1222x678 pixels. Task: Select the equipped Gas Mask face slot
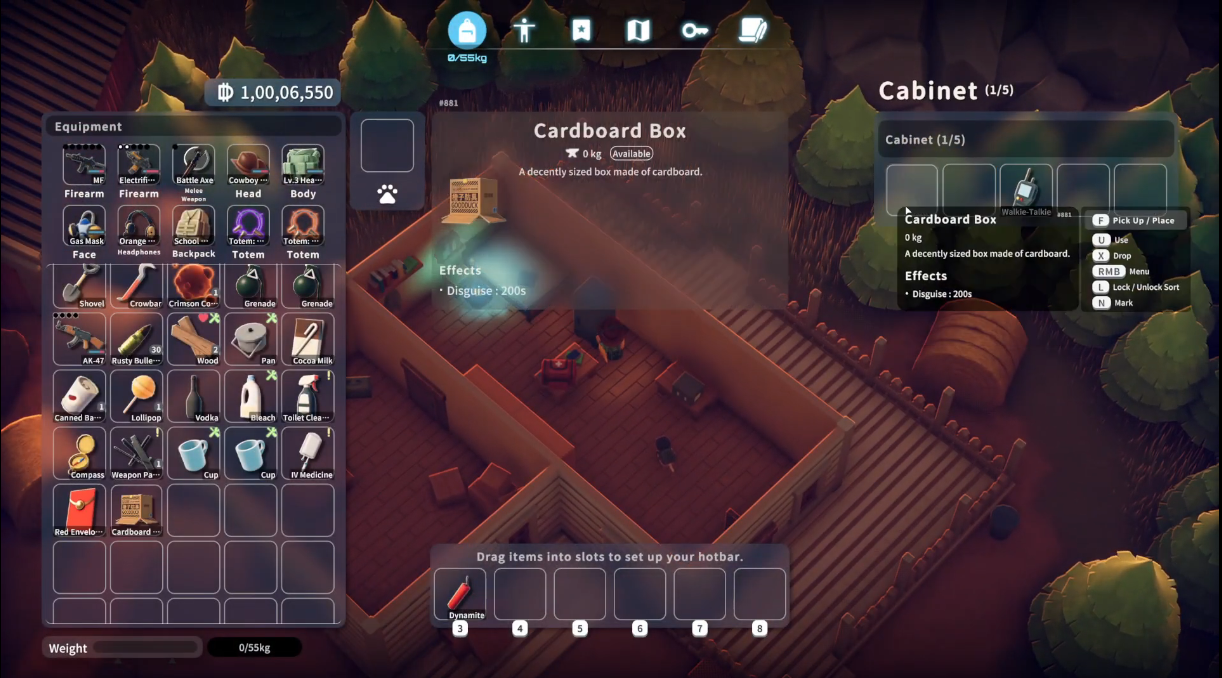click(84, 228)
